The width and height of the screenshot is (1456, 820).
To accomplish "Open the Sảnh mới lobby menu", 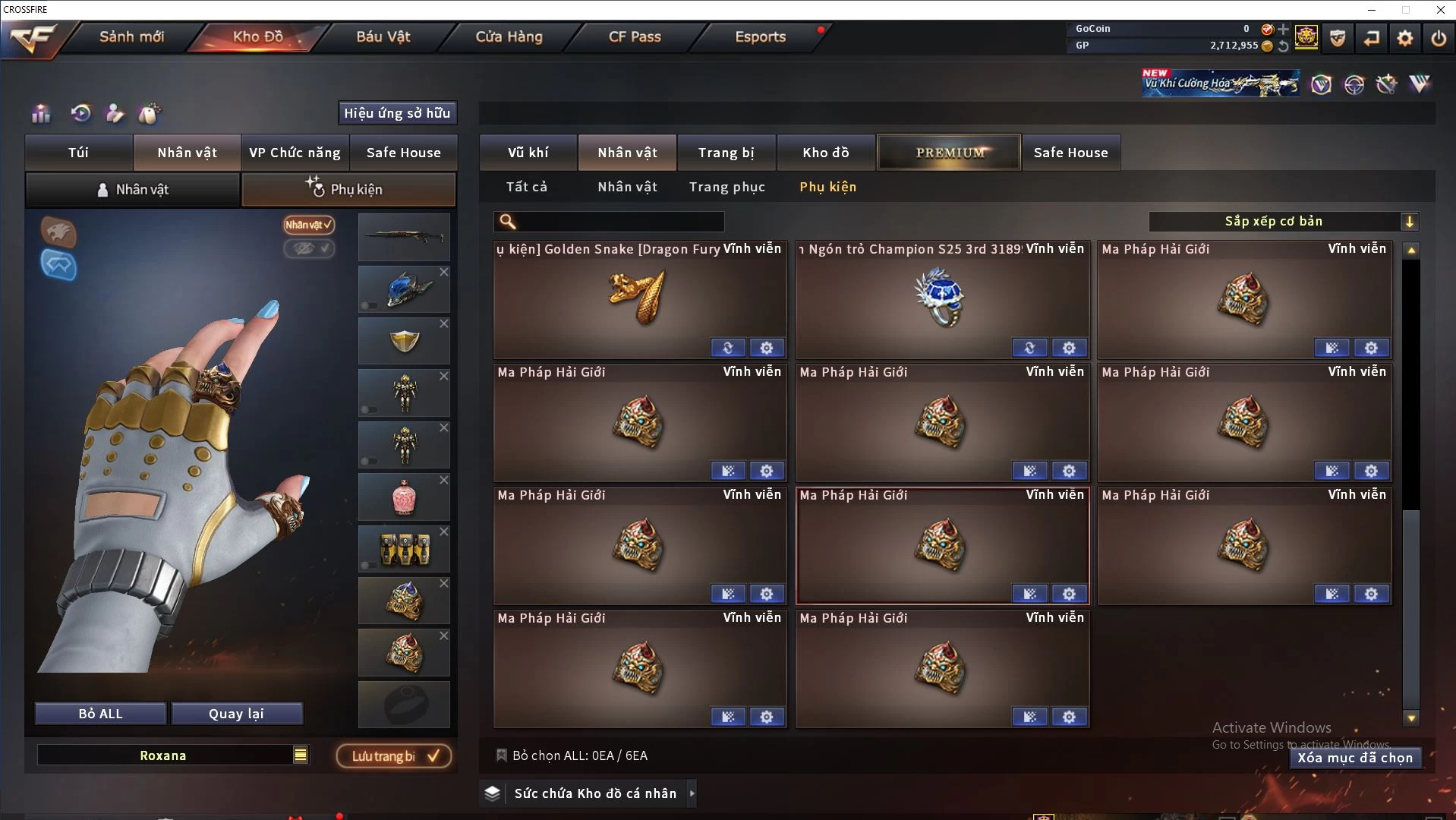I will pos(131,36).
